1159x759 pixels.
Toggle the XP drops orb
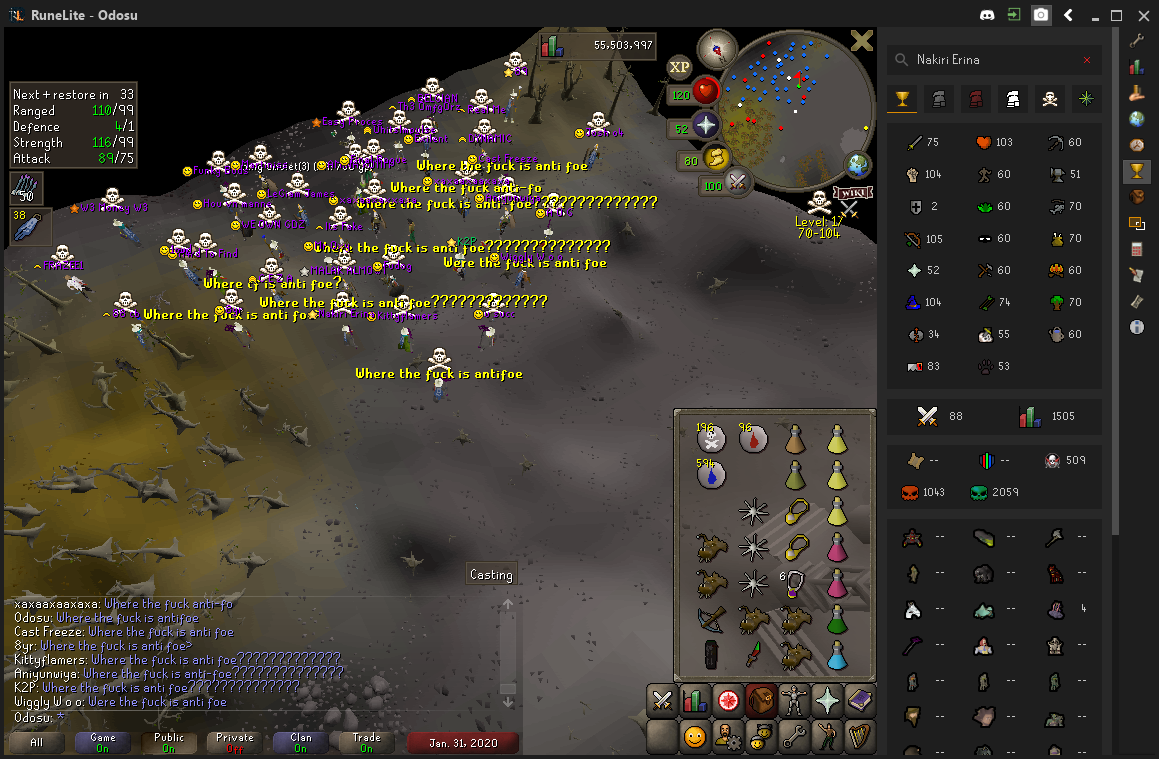coord(680,67)
